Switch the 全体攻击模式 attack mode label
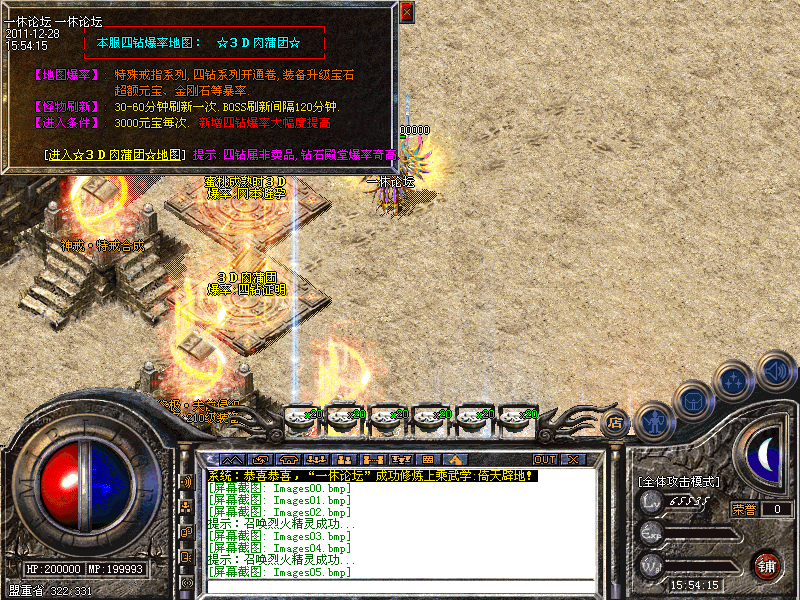The width and height of the screenshot is (800, 600). click(x=678, y=481)
